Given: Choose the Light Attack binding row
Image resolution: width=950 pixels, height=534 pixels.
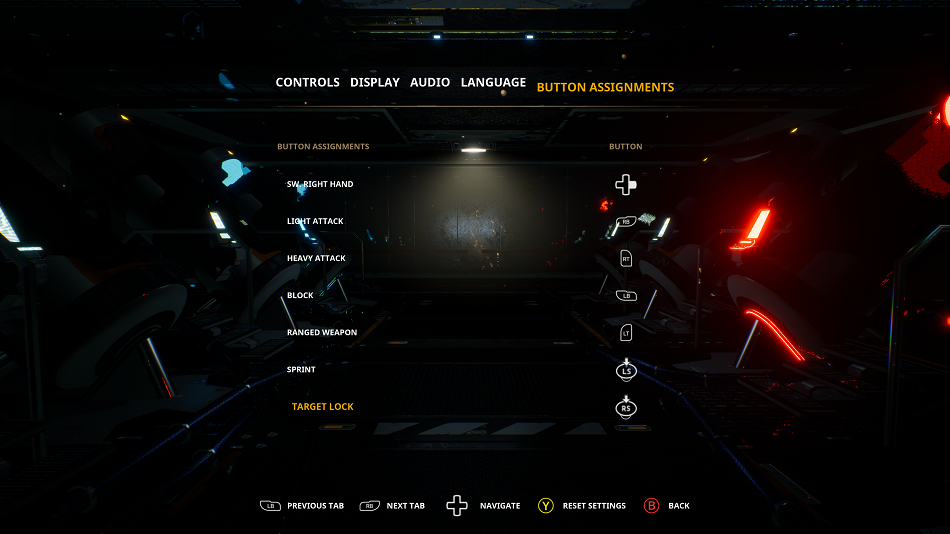Looking at the screenshot, I should [315, 222].
